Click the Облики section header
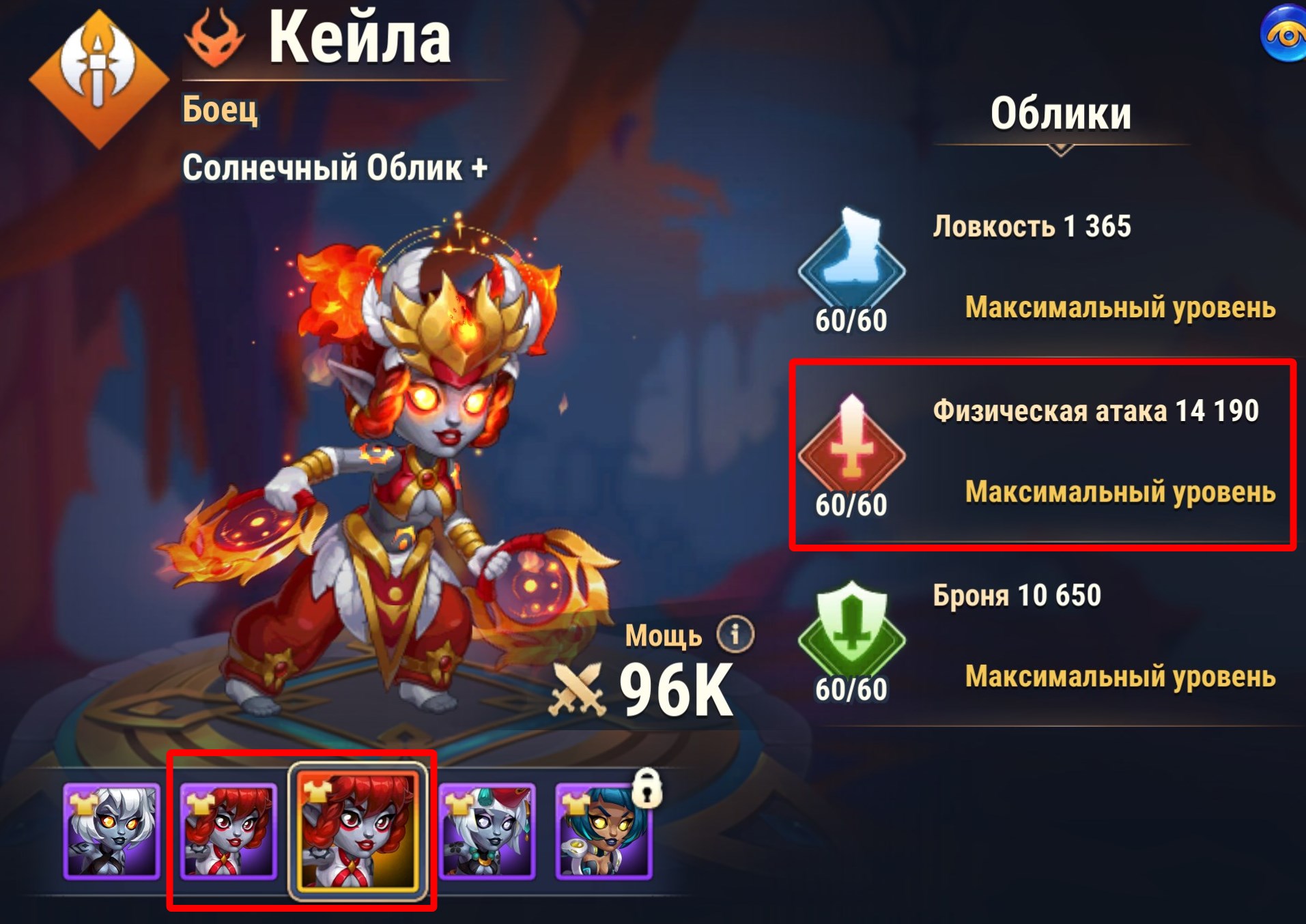The image size is (1306, 924). 1060,114
